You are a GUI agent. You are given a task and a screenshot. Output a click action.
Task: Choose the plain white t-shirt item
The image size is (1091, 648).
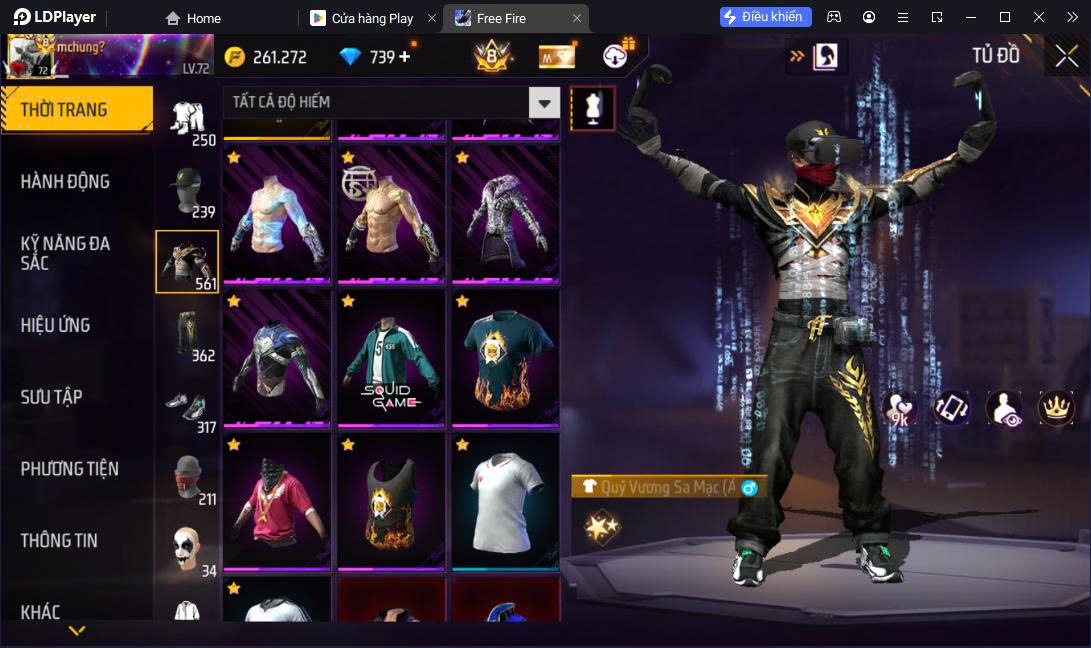(x=505, y=501)
